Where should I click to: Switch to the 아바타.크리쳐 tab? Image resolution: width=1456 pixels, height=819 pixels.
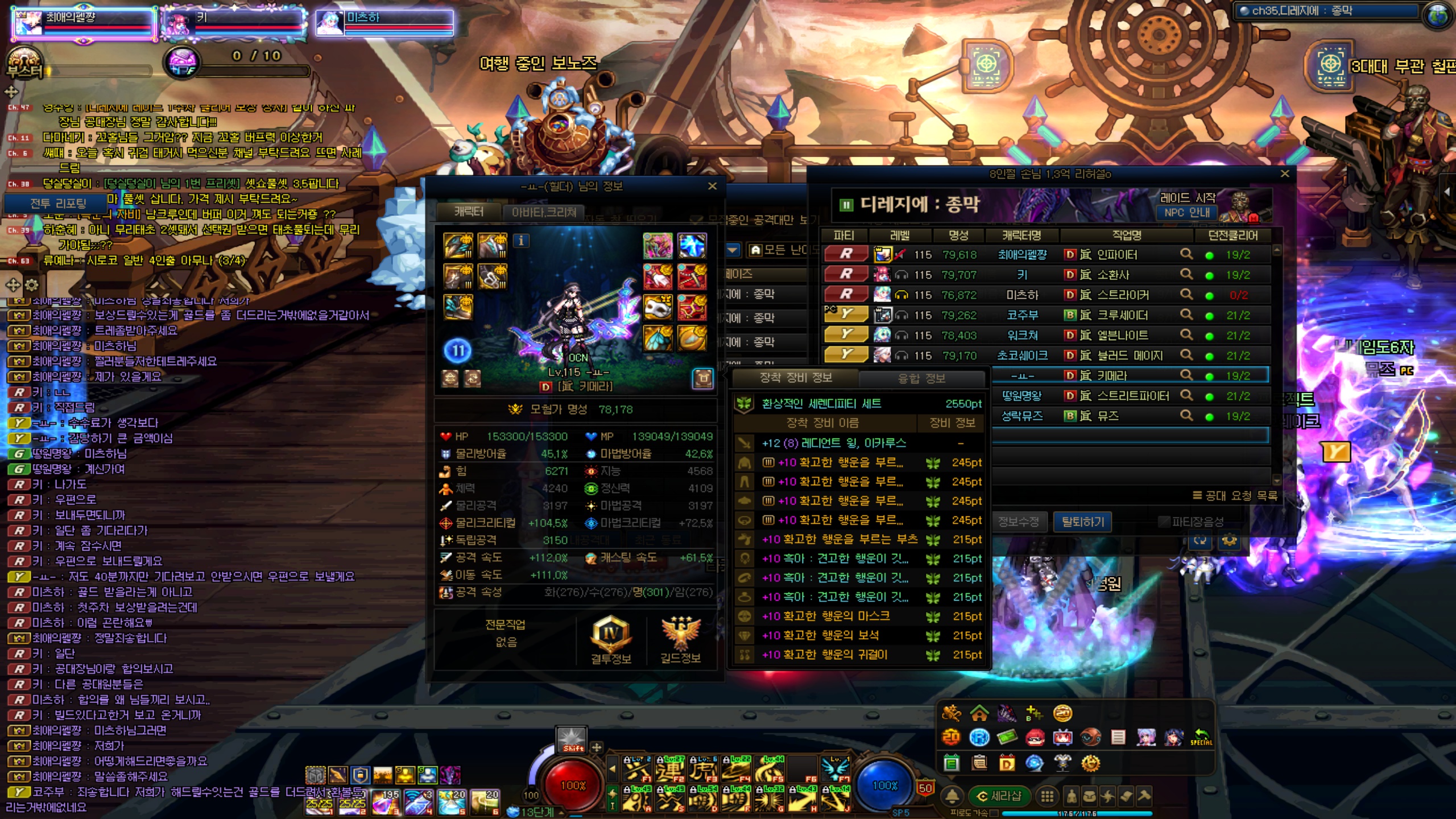544,212
